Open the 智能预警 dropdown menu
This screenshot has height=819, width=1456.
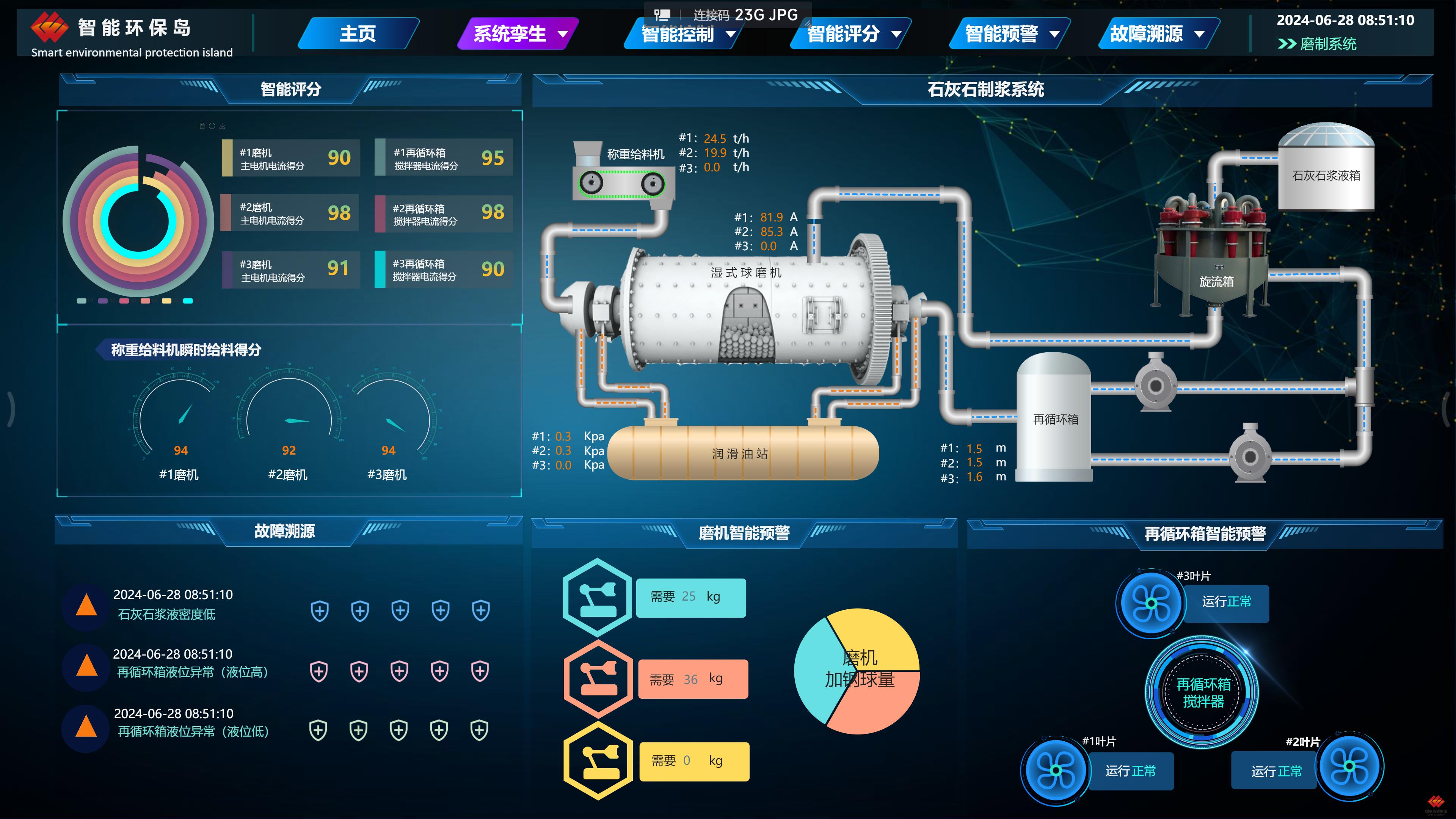1010,34
